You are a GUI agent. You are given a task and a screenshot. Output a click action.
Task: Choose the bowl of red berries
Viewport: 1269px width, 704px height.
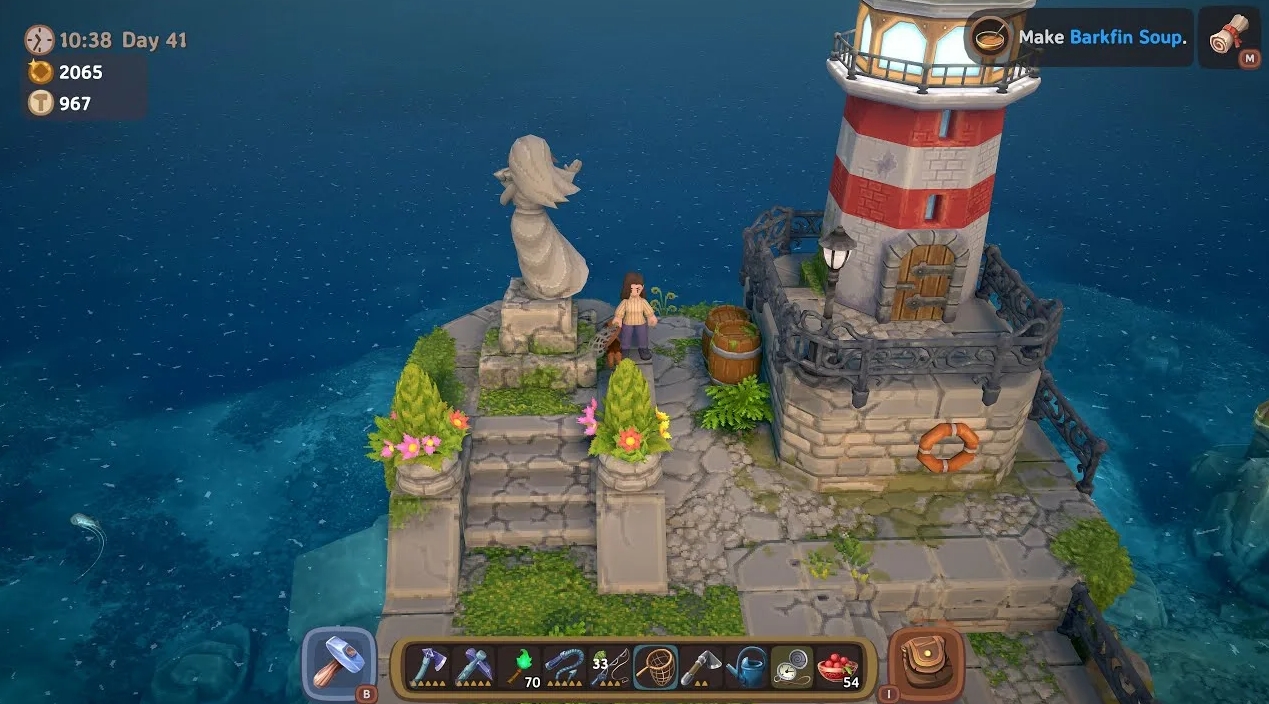[837, 665]
